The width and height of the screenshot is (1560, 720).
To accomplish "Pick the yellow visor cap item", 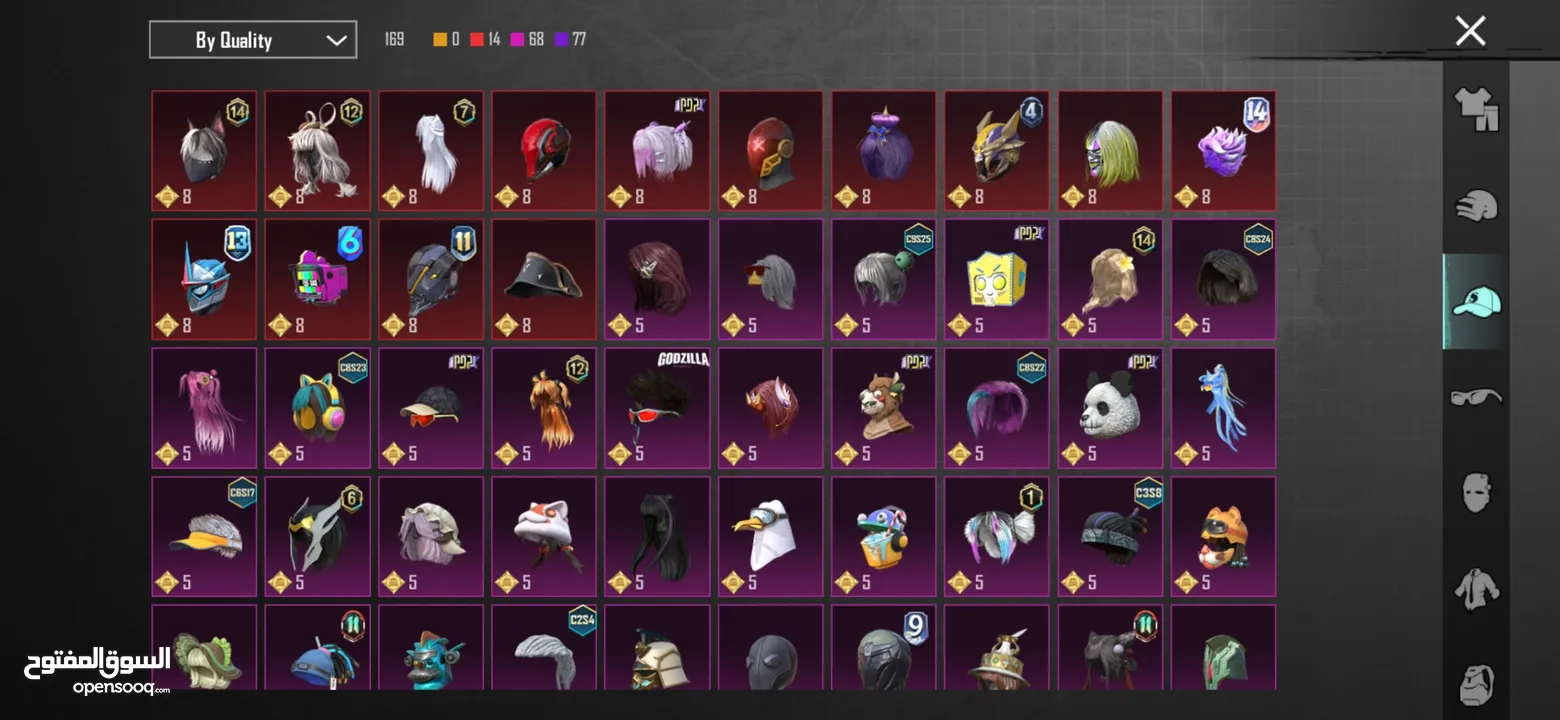I will click(204, 535).
